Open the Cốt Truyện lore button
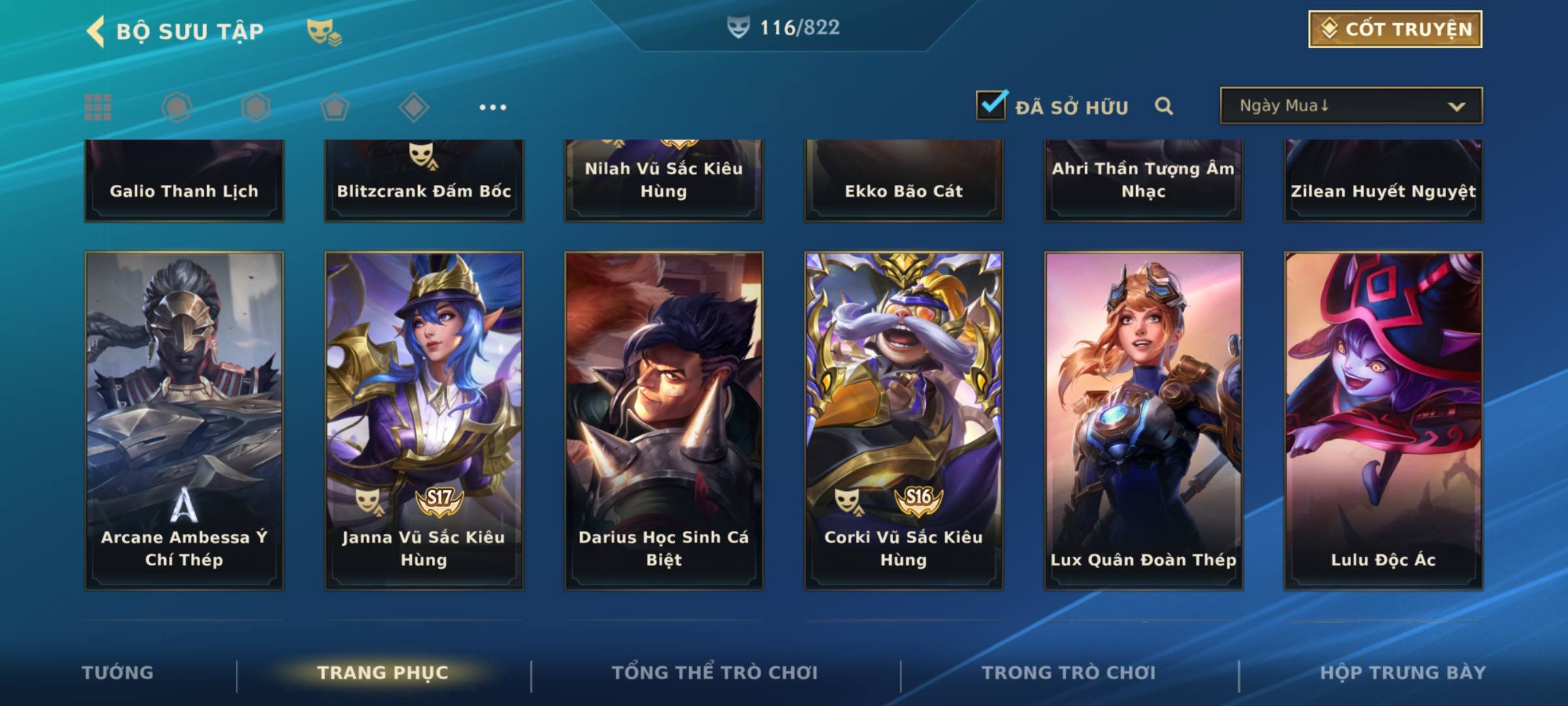Screen dimensions: 1568x706 (x=1395, y=29)
